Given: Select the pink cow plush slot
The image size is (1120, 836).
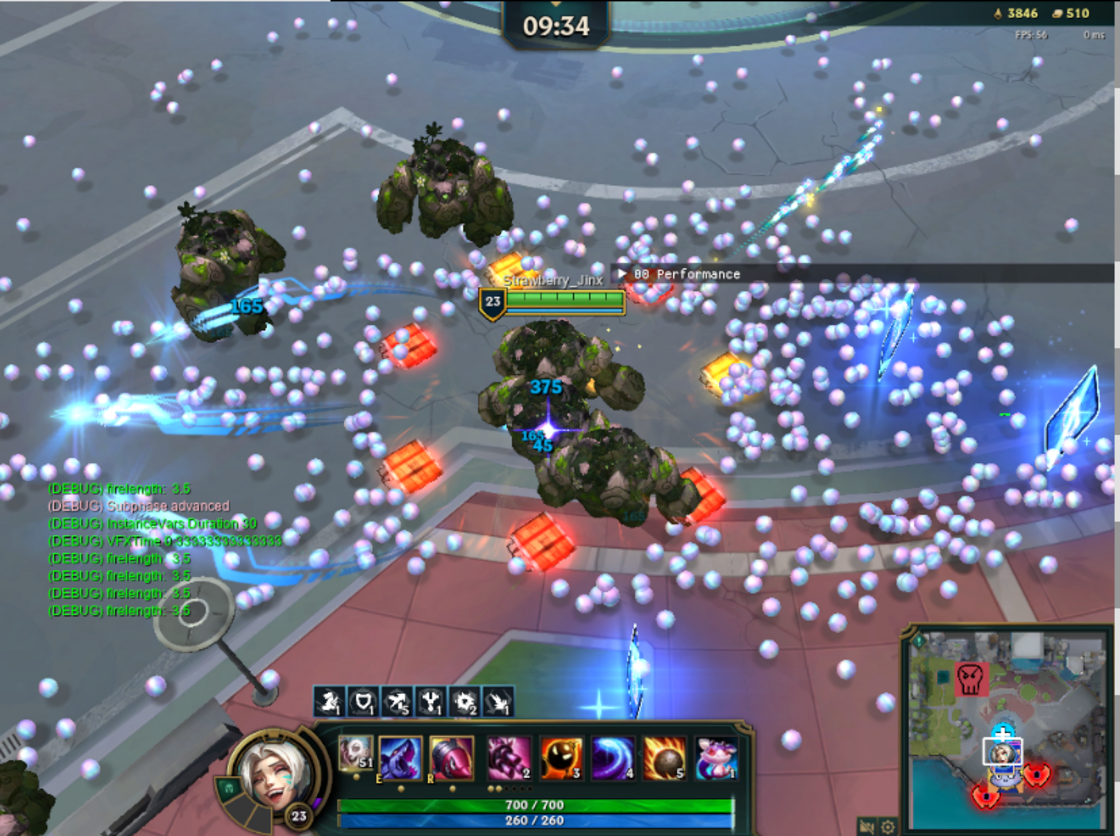Looking at the screenshot, I should coord(716,758).
